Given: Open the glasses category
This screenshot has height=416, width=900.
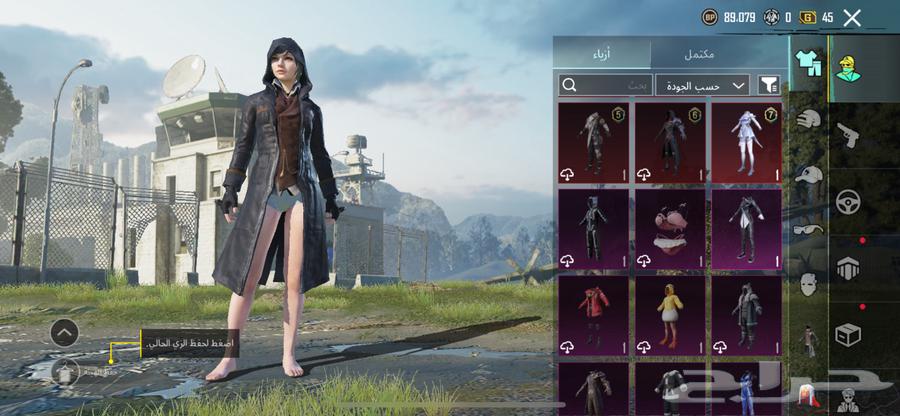Looking at the screenshot, I should pyautogui.click(x=808, y=229).
